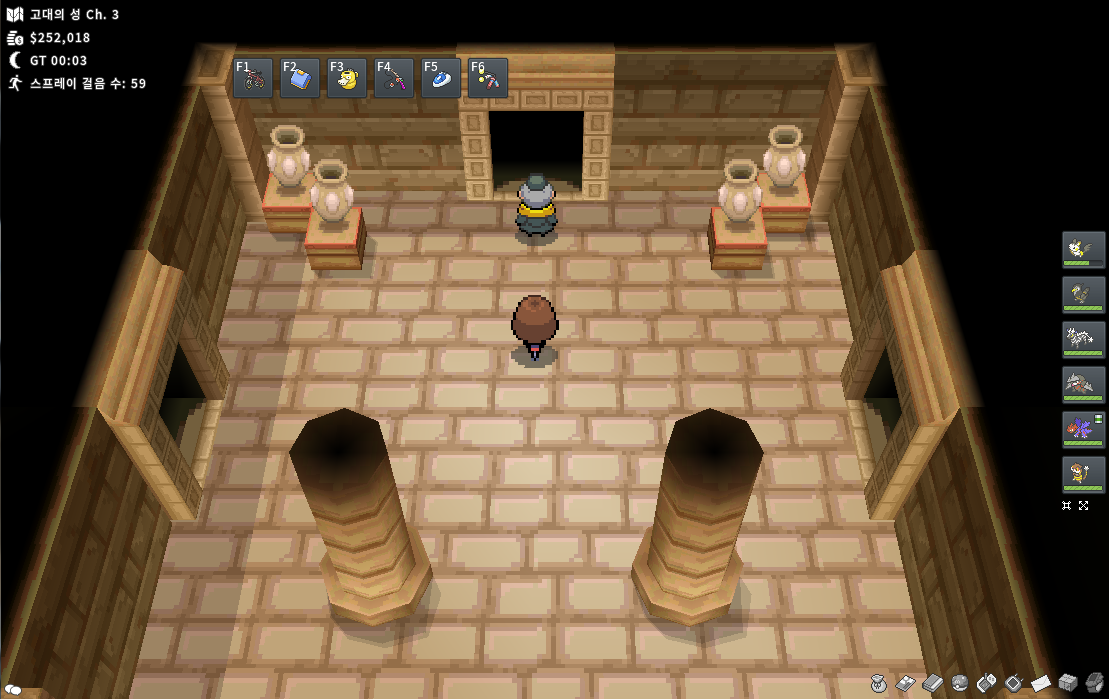Click the expand arrows icon under the party
Screen dimensions: 1109x699
[x=1084, y=506]
